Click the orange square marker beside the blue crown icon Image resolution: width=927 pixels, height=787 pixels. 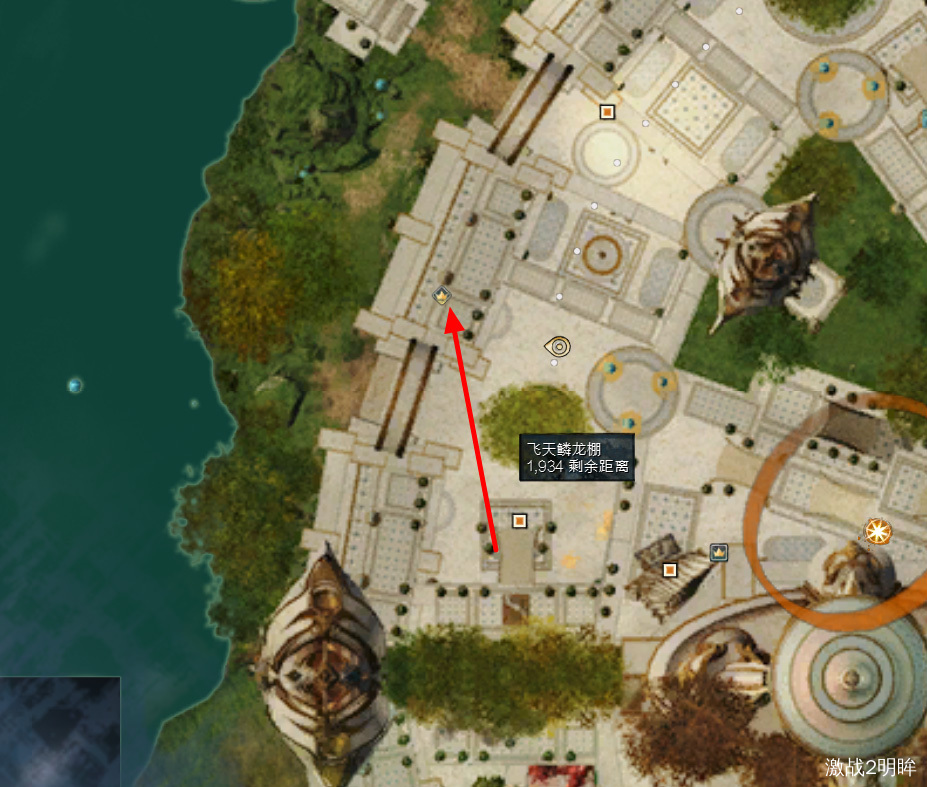point(670,570)
